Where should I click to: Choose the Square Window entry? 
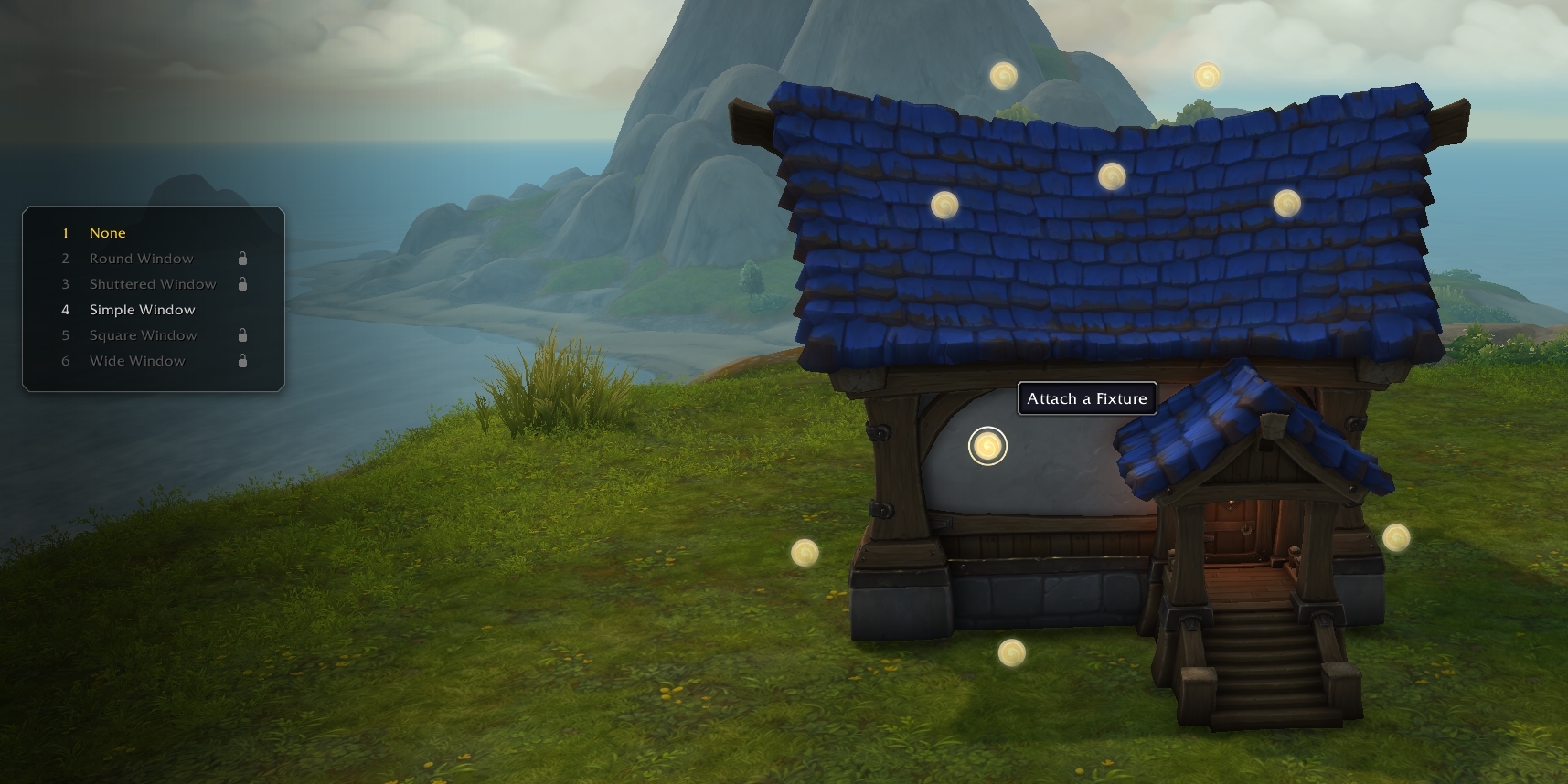tap(143, 335)
